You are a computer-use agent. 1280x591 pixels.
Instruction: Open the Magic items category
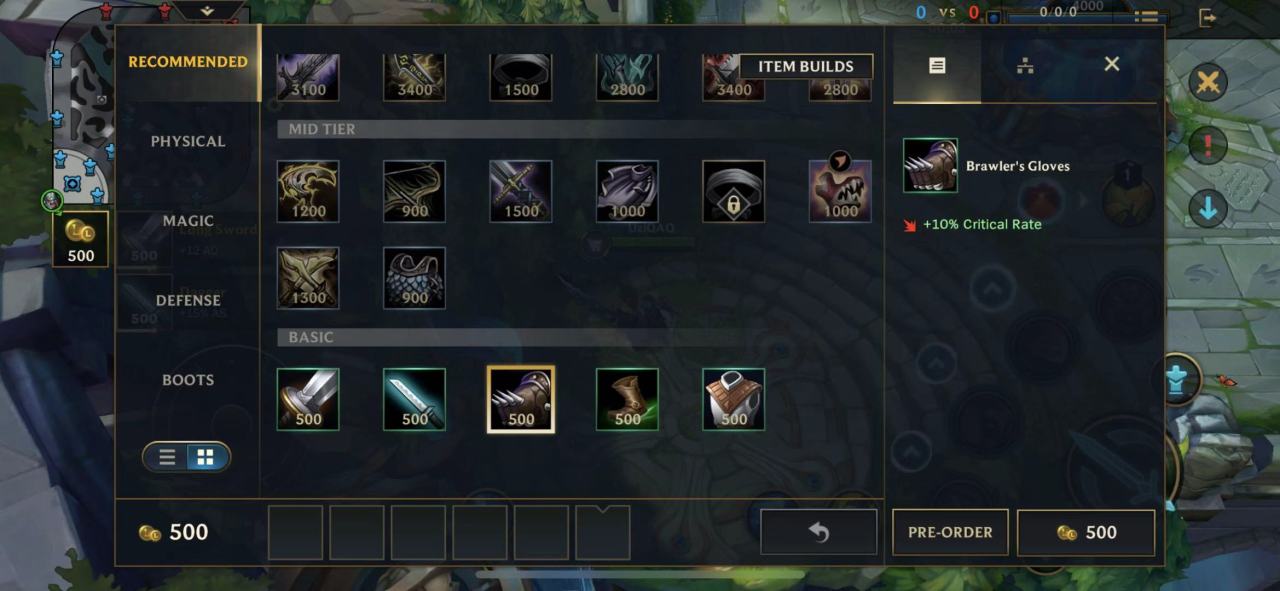click(188, 220)
